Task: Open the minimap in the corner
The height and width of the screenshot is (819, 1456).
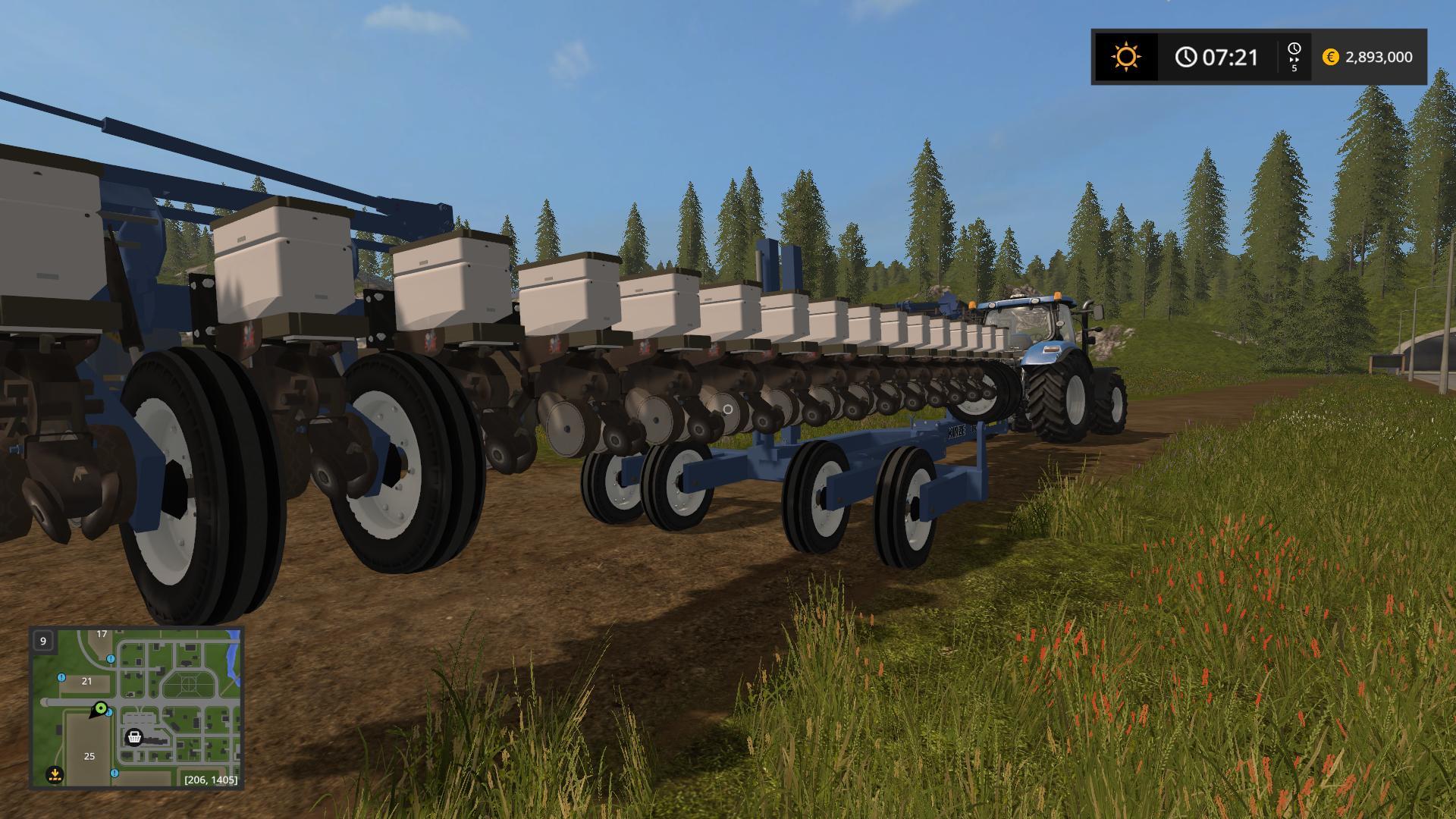Action: 136,707
